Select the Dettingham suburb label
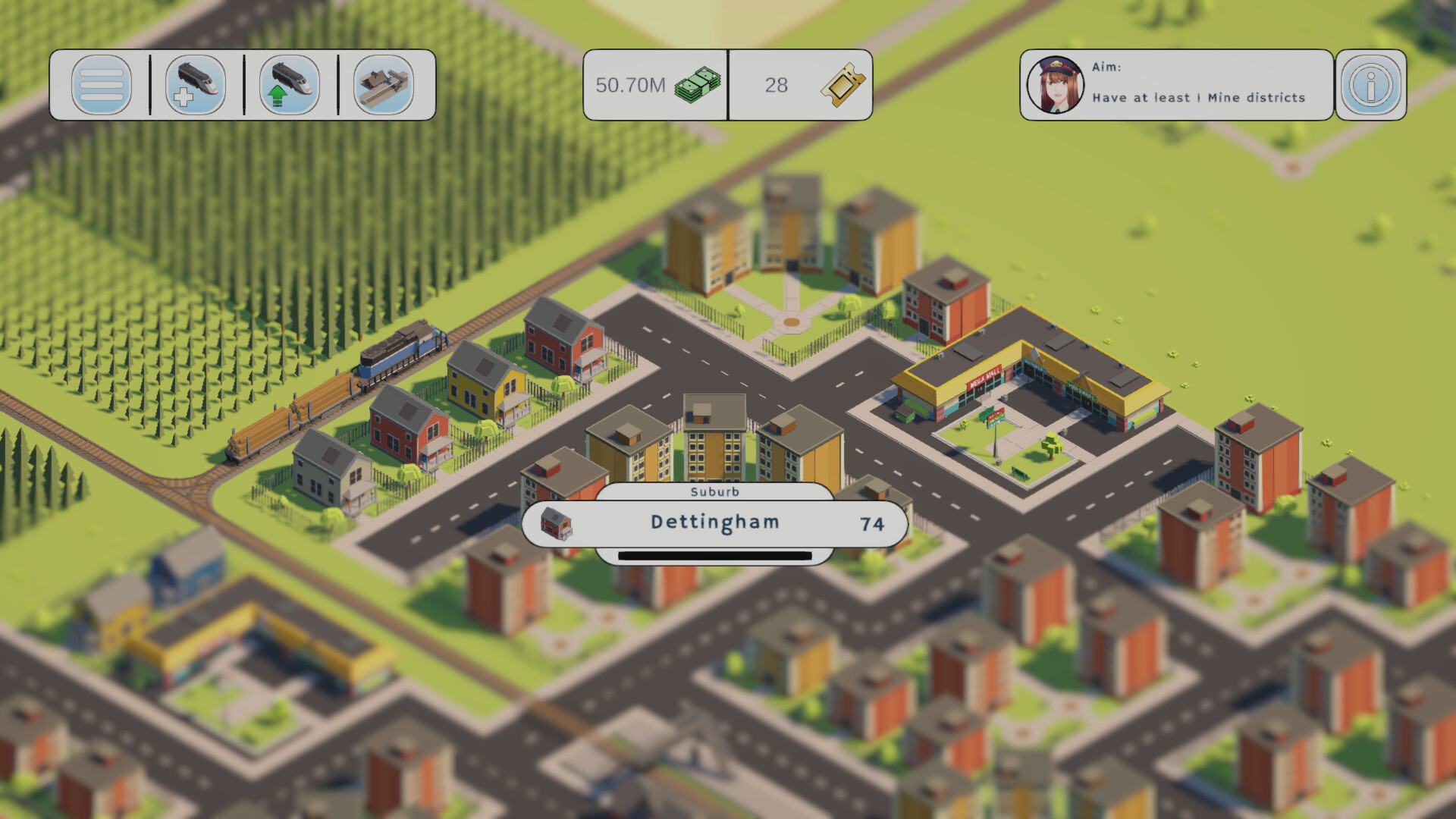Image resolution: width=1456 pixels, height=819 pixels. pyautogui.click(x=714, y=522)
